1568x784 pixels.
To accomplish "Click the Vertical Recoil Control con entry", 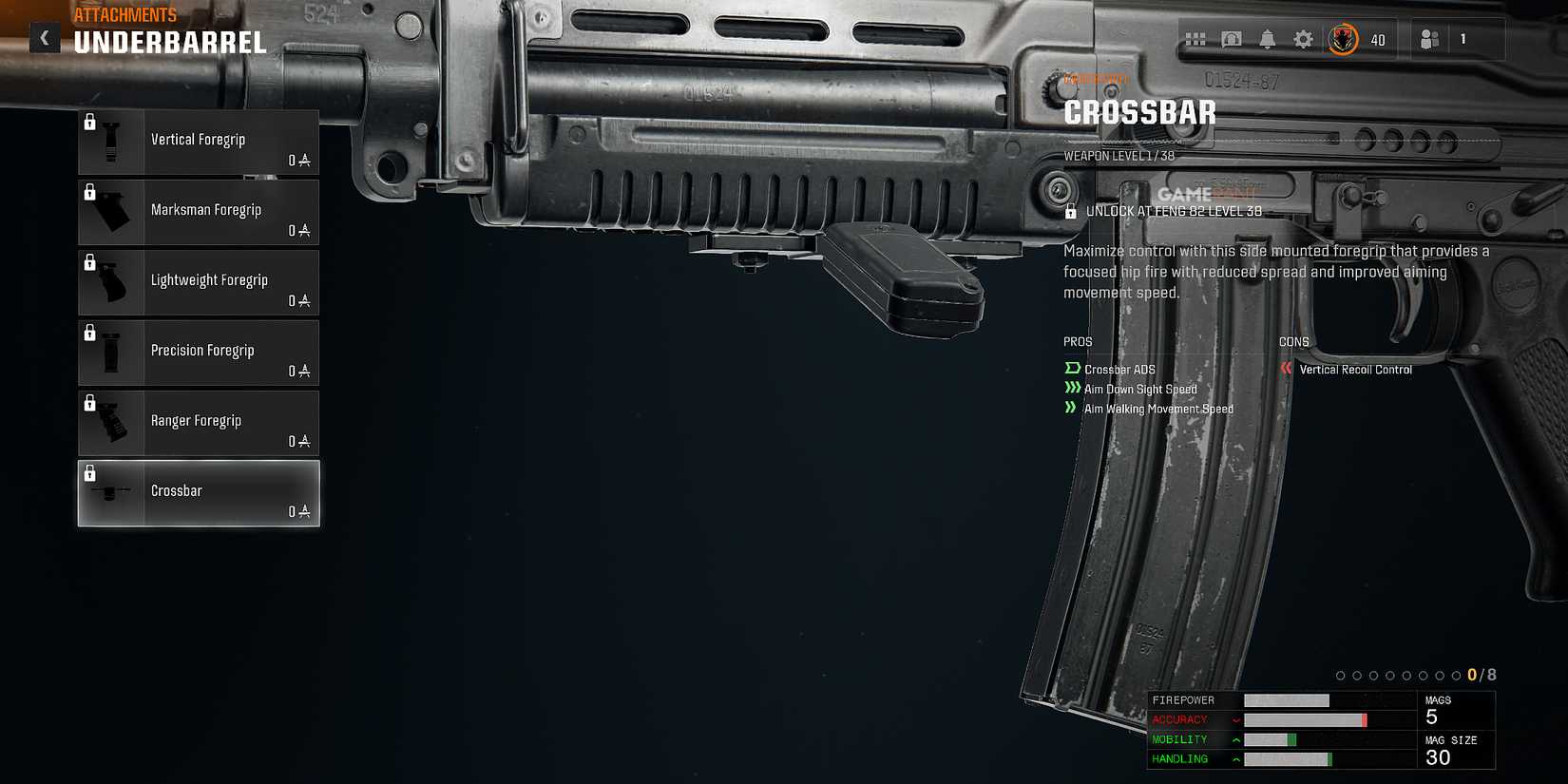I will pos(1353,370).
